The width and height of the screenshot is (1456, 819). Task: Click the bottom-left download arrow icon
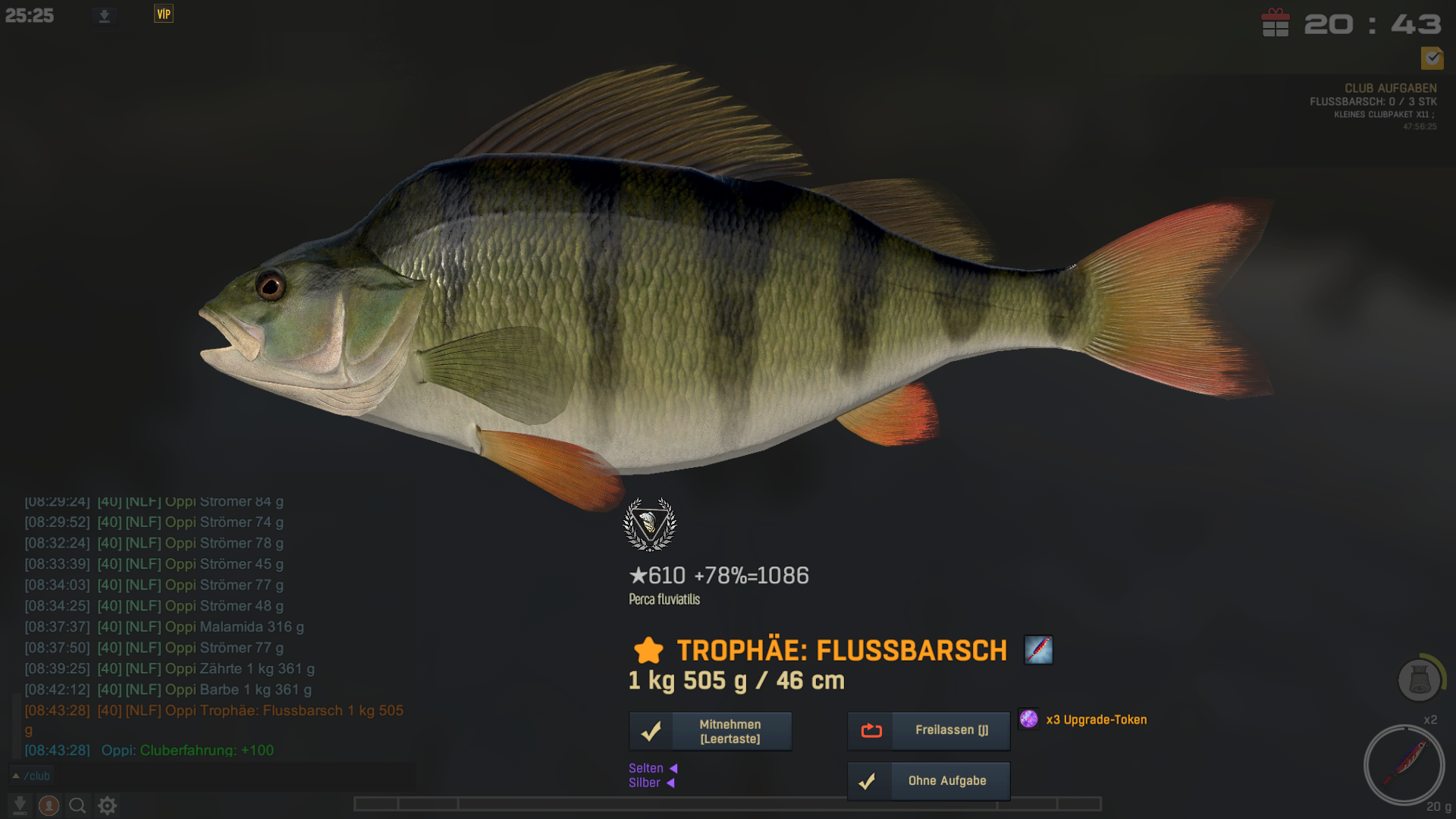[20, 805]
